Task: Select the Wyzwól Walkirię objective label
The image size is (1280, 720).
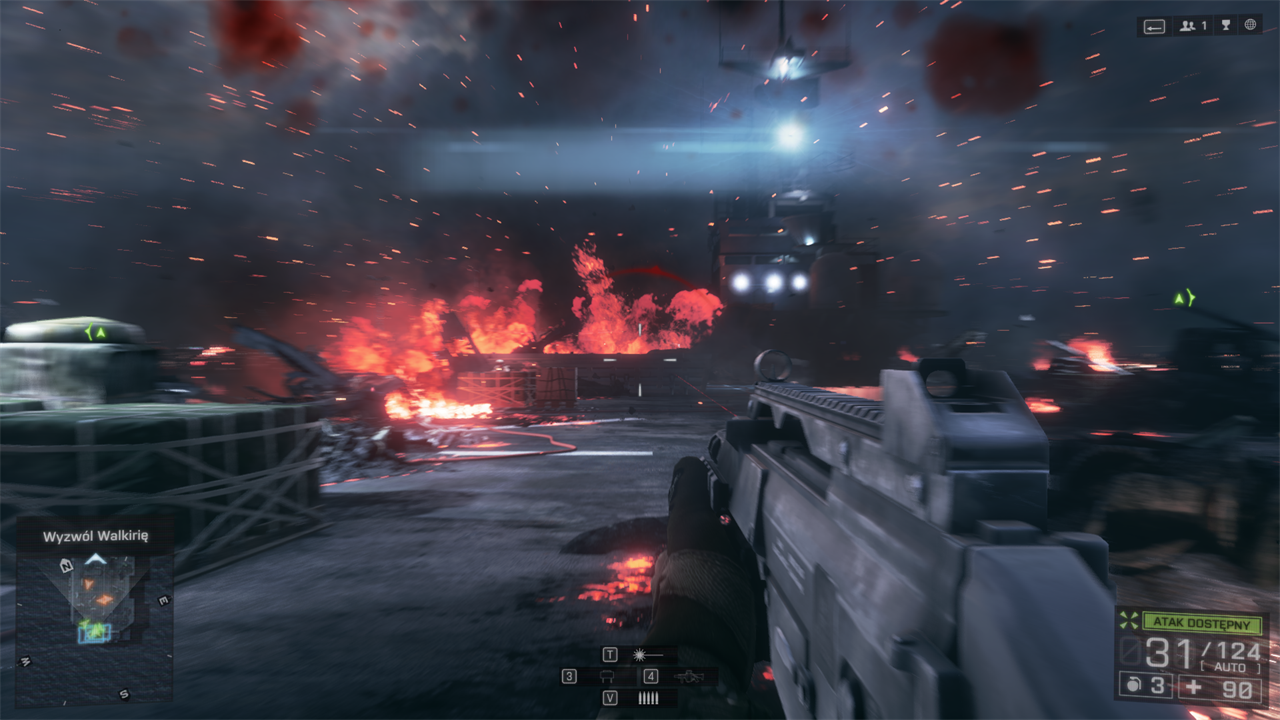Action: pyautogui.click(x=95, y=537)
